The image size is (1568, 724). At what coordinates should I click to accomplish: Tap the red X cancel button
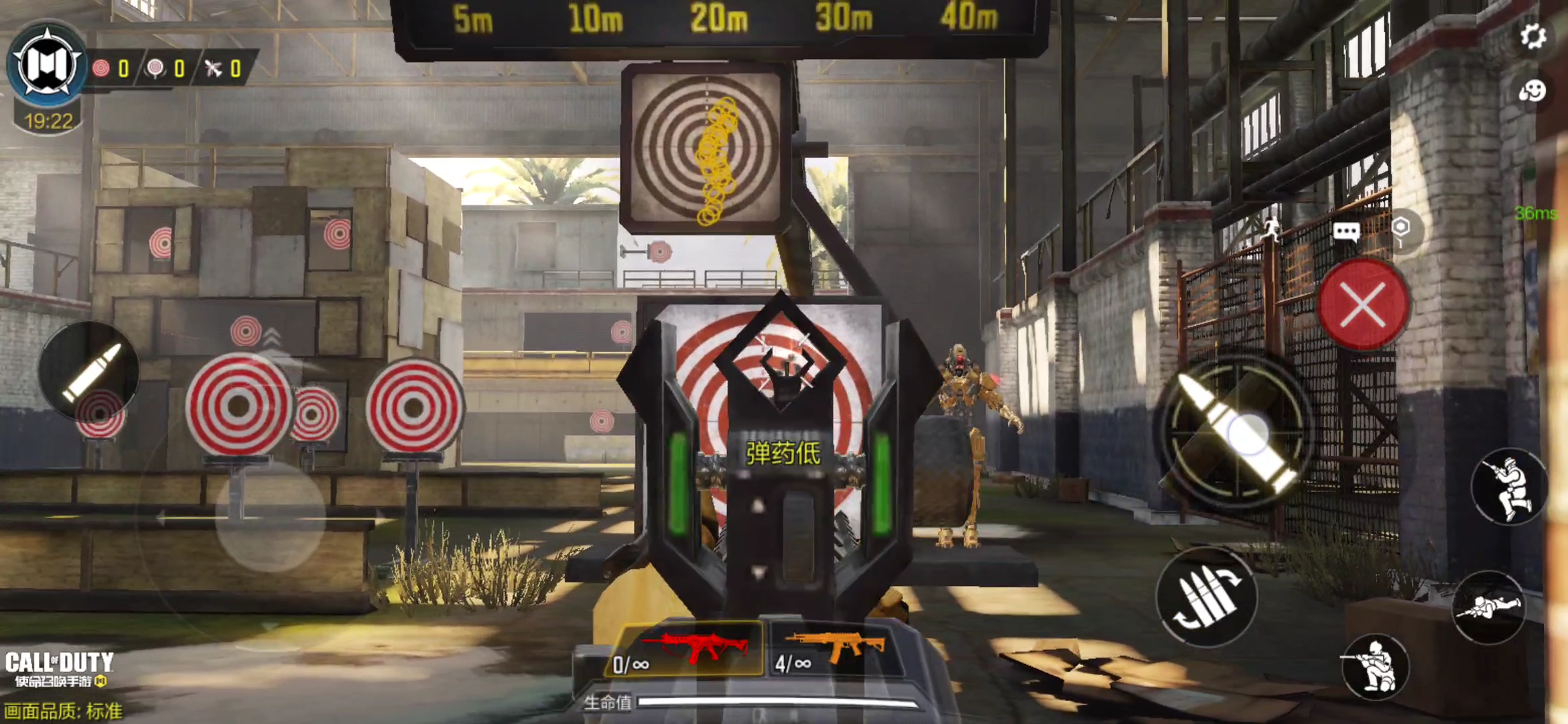(x=1364, y=306)
